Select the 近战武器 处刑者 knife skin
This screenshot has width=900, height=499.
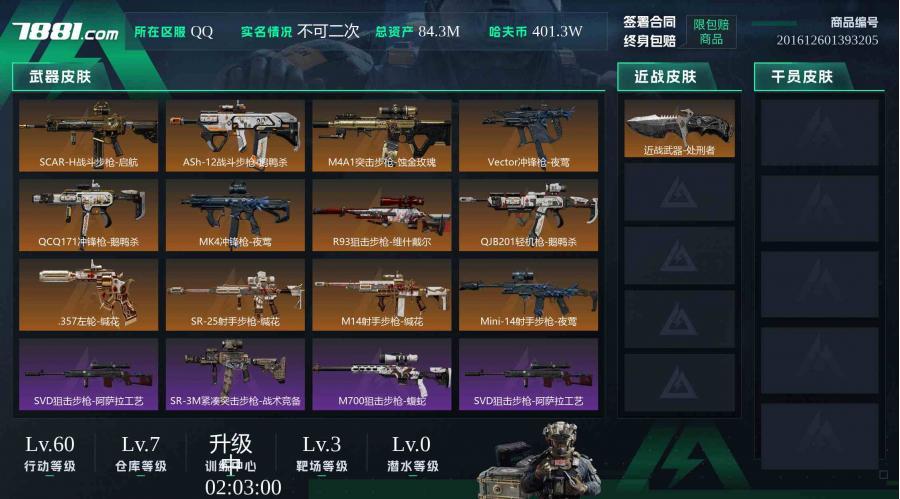[x=679, y=128]
